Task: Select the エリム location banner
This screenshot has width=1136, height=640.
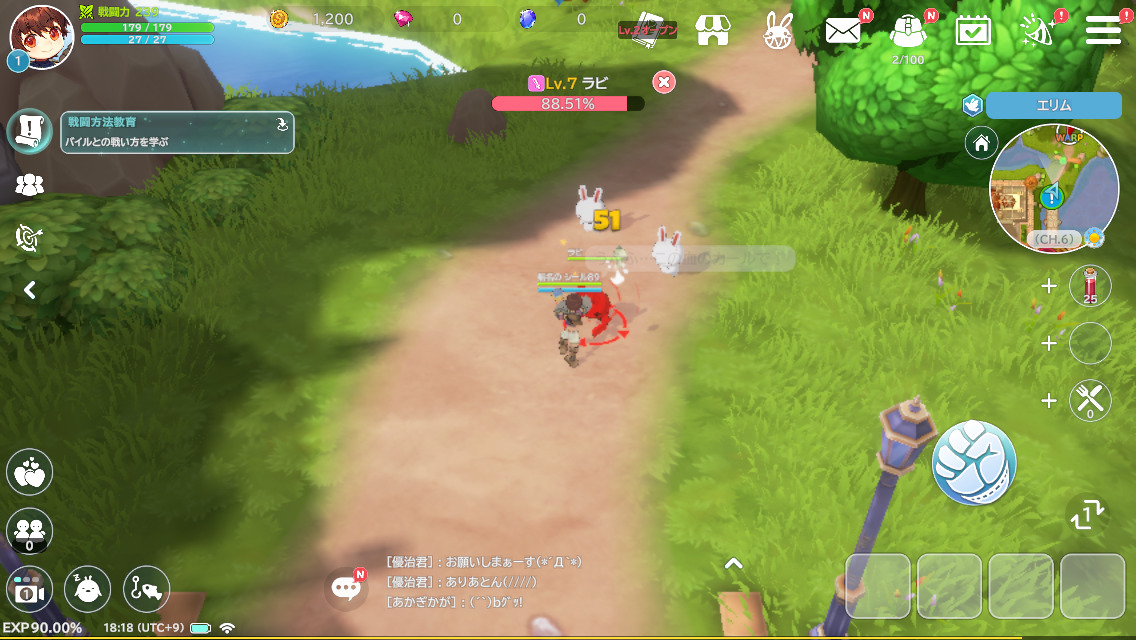Action: click(x=1053, y=106)
